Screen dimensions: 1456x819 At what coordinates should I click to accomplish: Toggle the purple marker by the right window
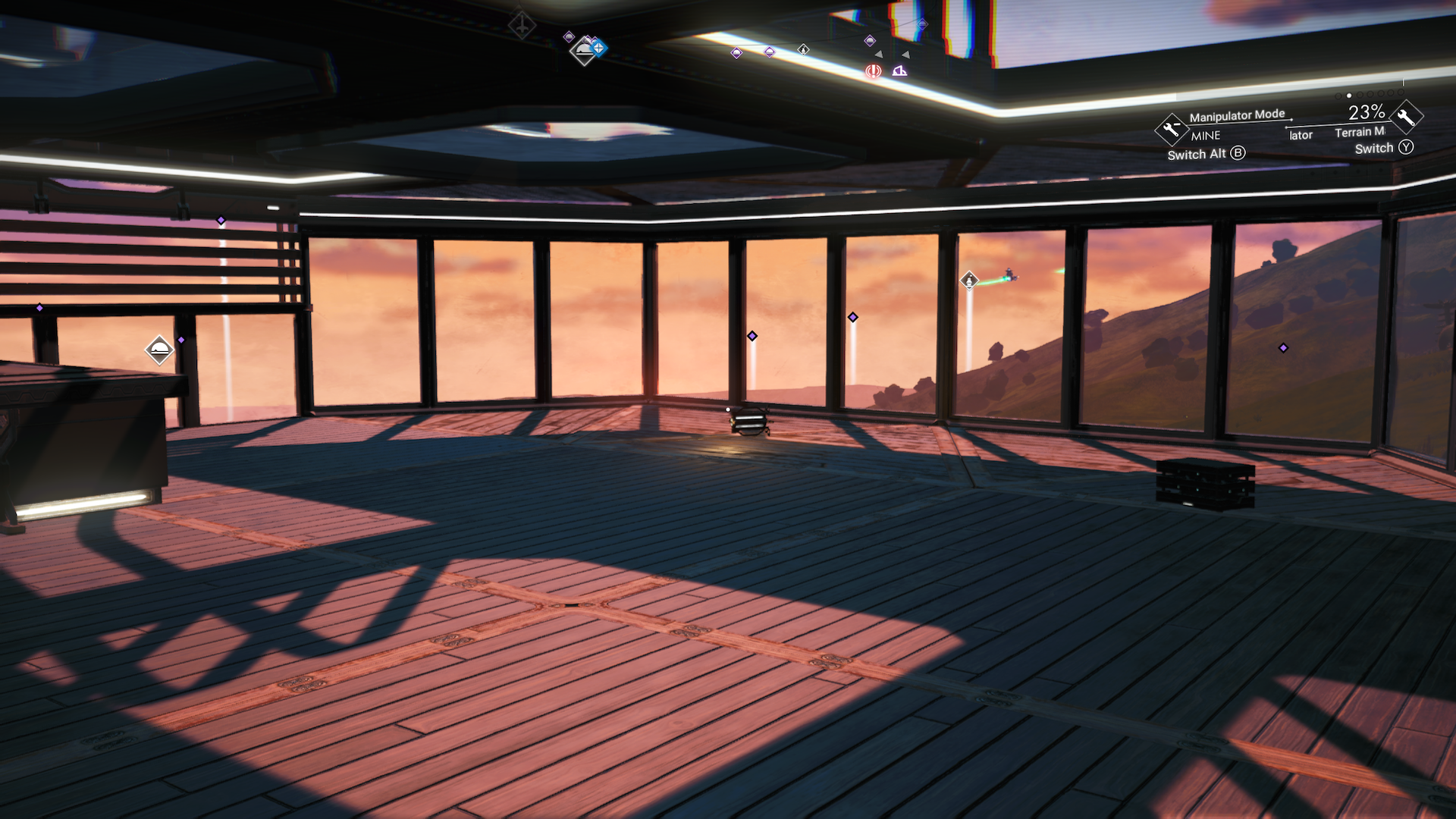[x=1282, y=348]
